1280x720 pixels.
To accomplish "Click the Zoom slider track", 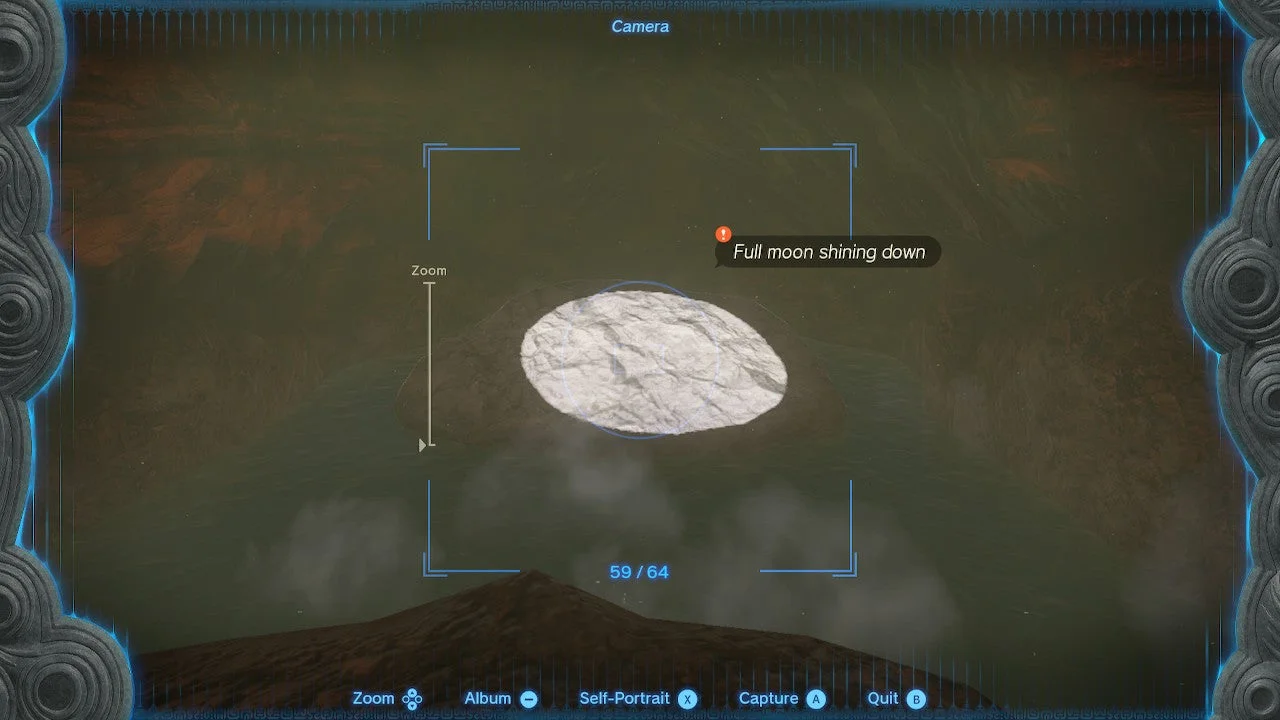I will pyautogui.click(x=429, y=360).
